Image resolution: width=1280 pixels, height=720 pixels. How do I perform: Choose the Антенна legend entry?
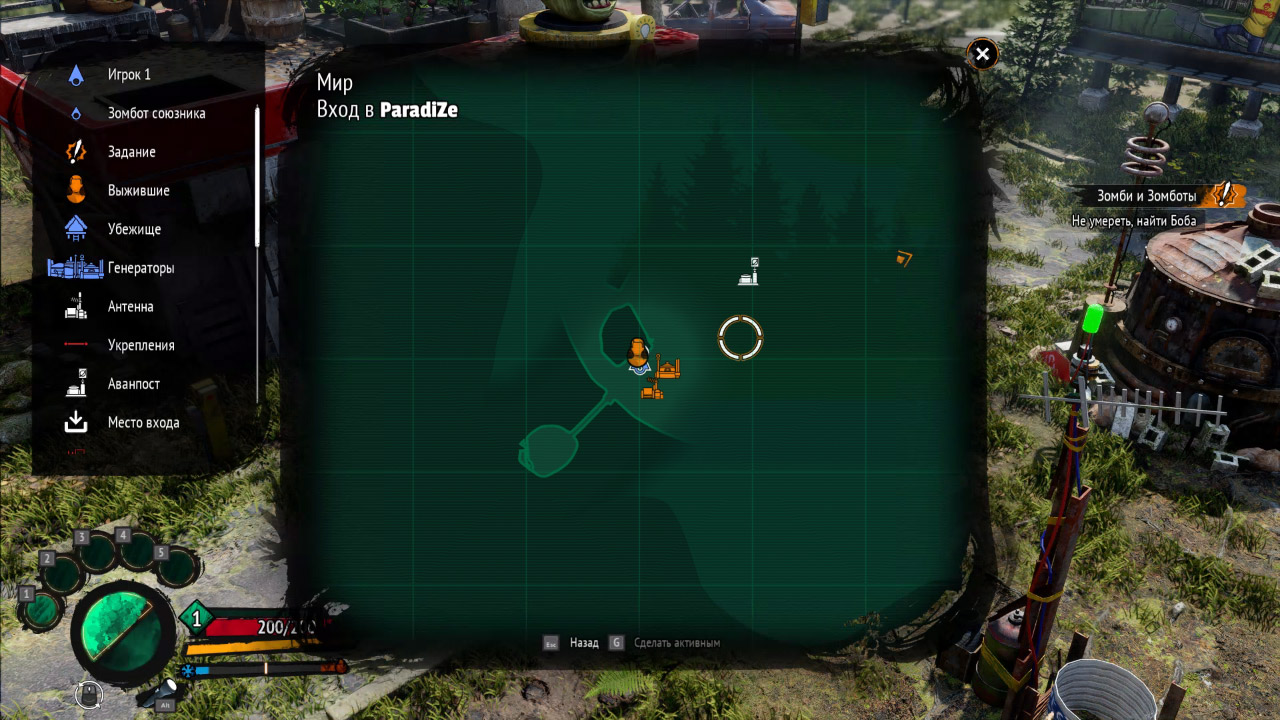(130, 307)
